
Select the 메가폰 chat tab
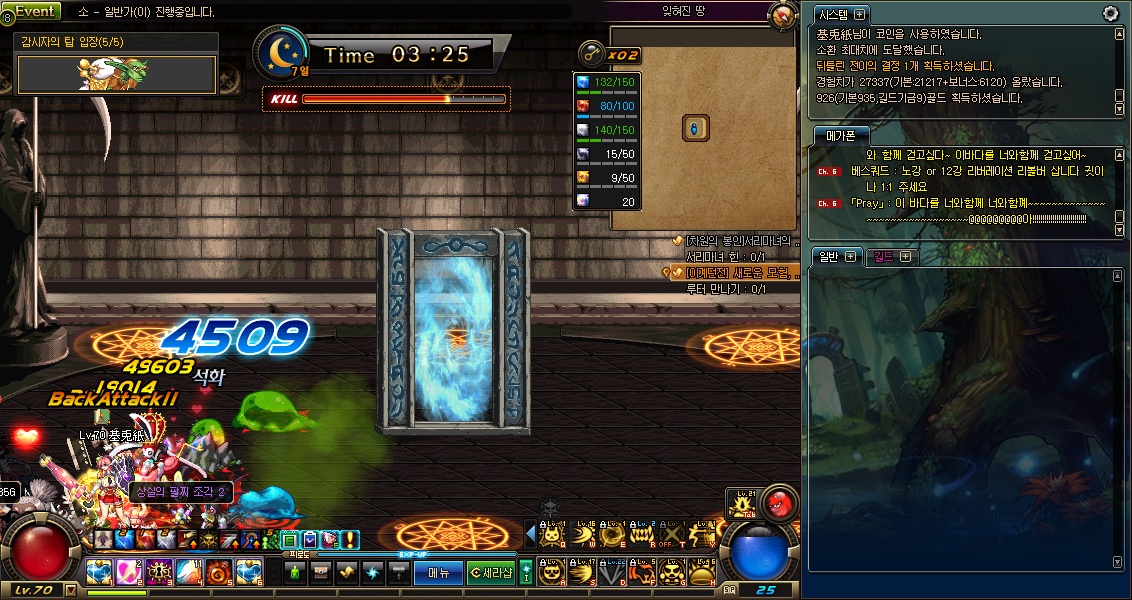click(834, 135)
